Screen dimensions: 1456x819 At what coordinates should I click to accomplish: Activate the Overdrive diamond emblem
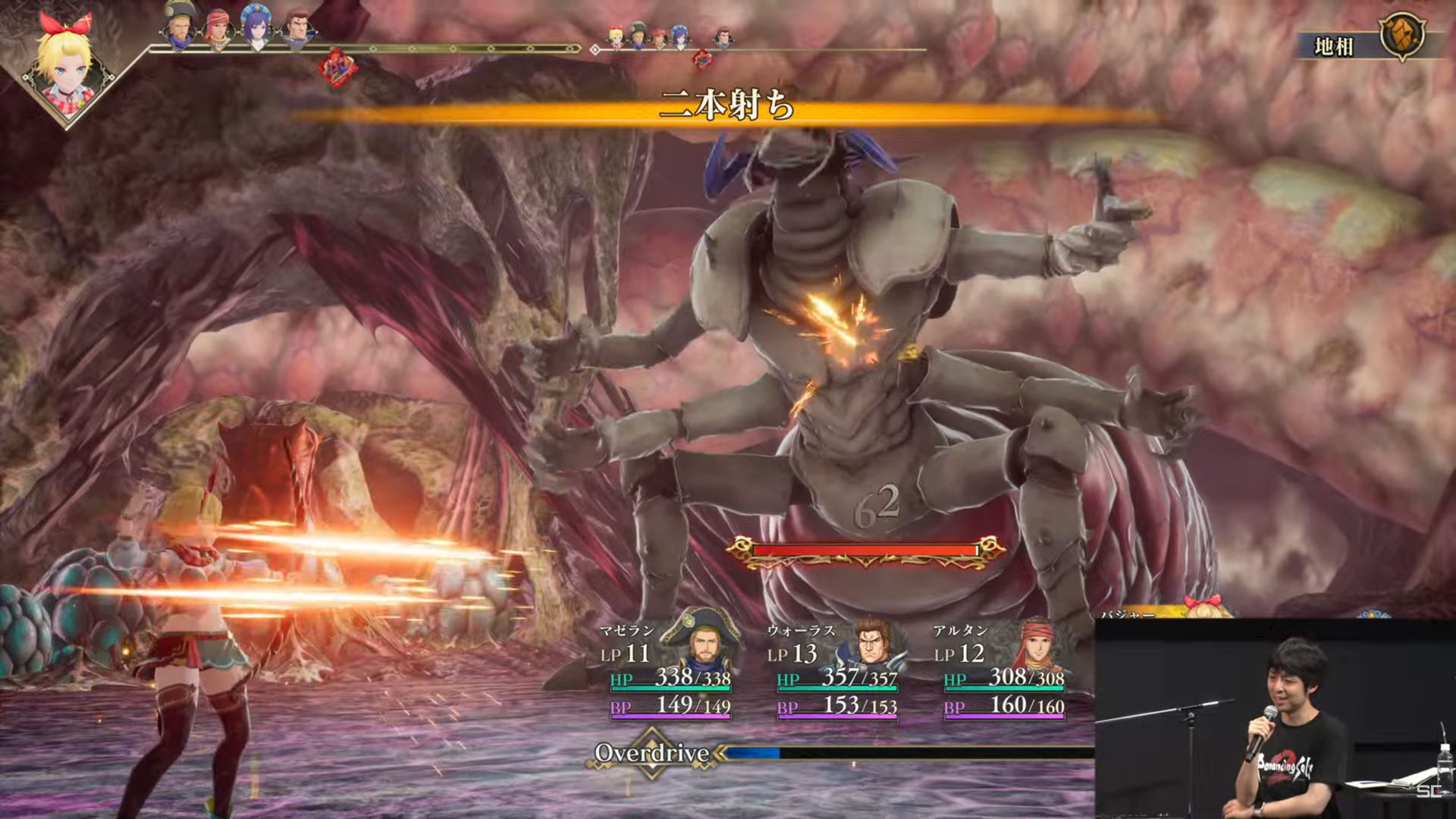click(x=652, y=753)
